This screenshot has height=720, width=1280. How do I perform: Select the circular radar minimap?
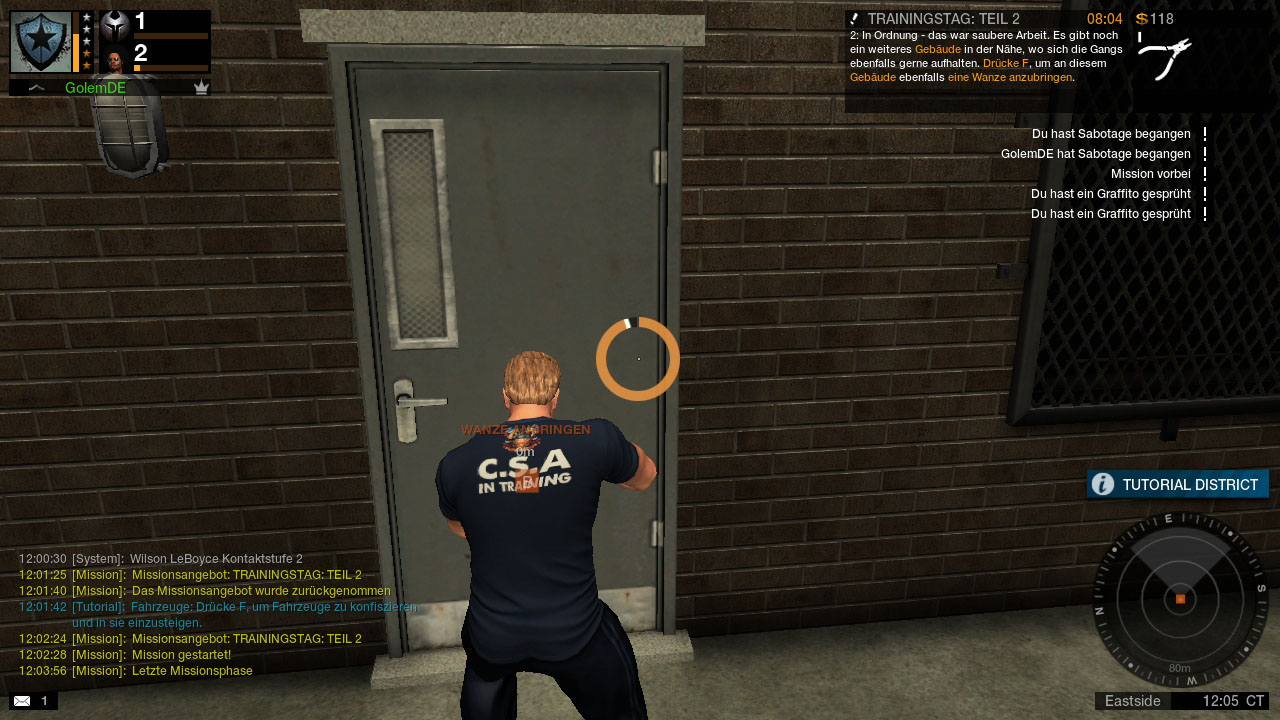click(x=1180, y=599)
